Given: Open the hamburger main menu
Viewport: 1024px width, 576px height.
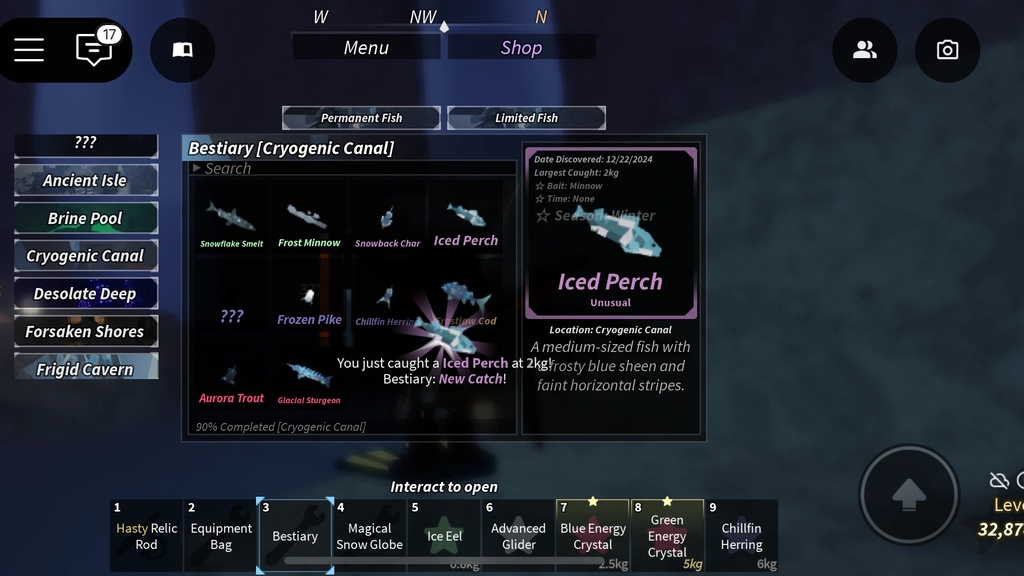Looking at the screenshot, I should 29,49.
